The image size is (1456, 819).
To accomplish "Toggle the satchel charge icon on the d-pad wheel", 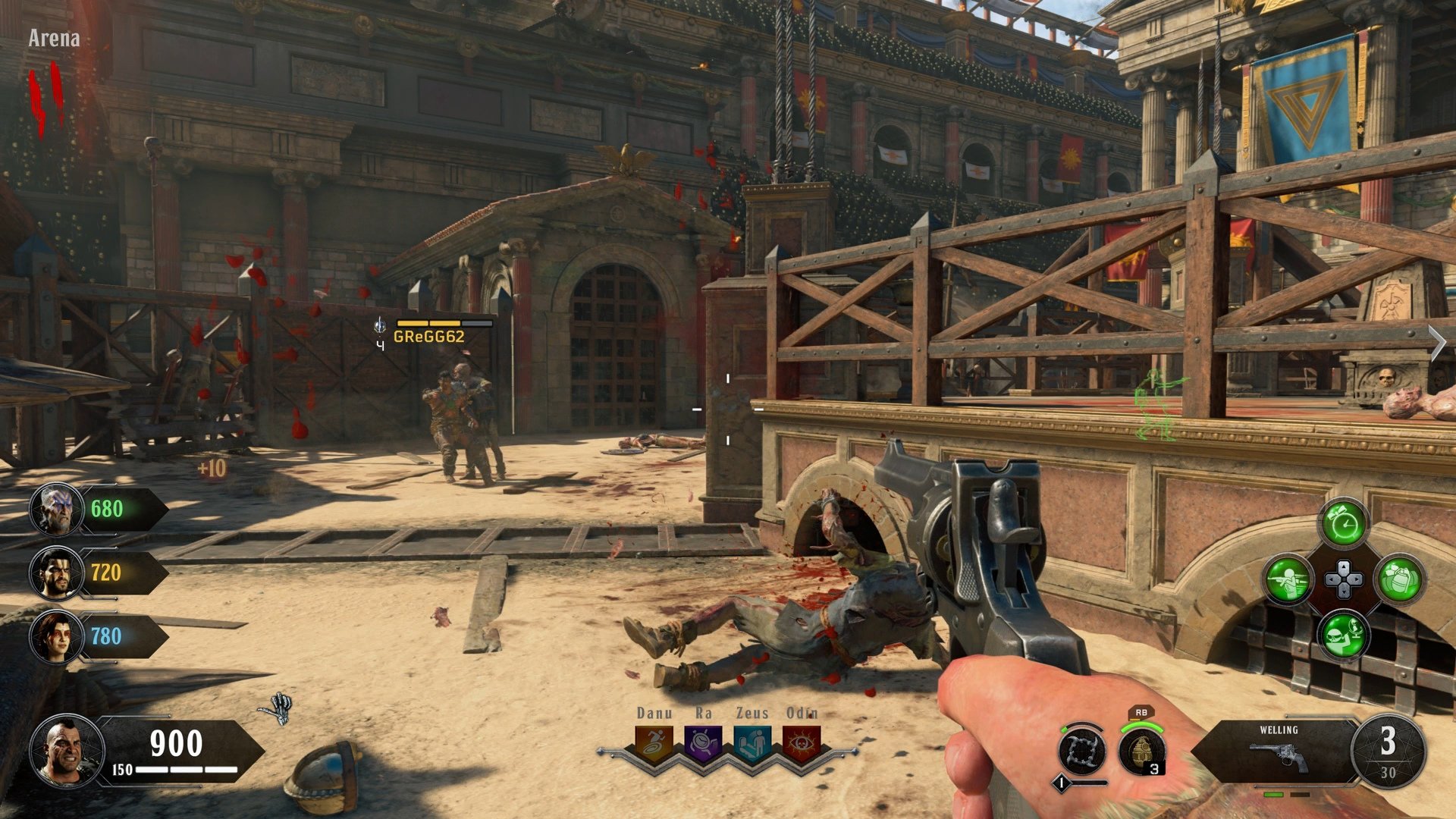I will [x=1401, y=580].
